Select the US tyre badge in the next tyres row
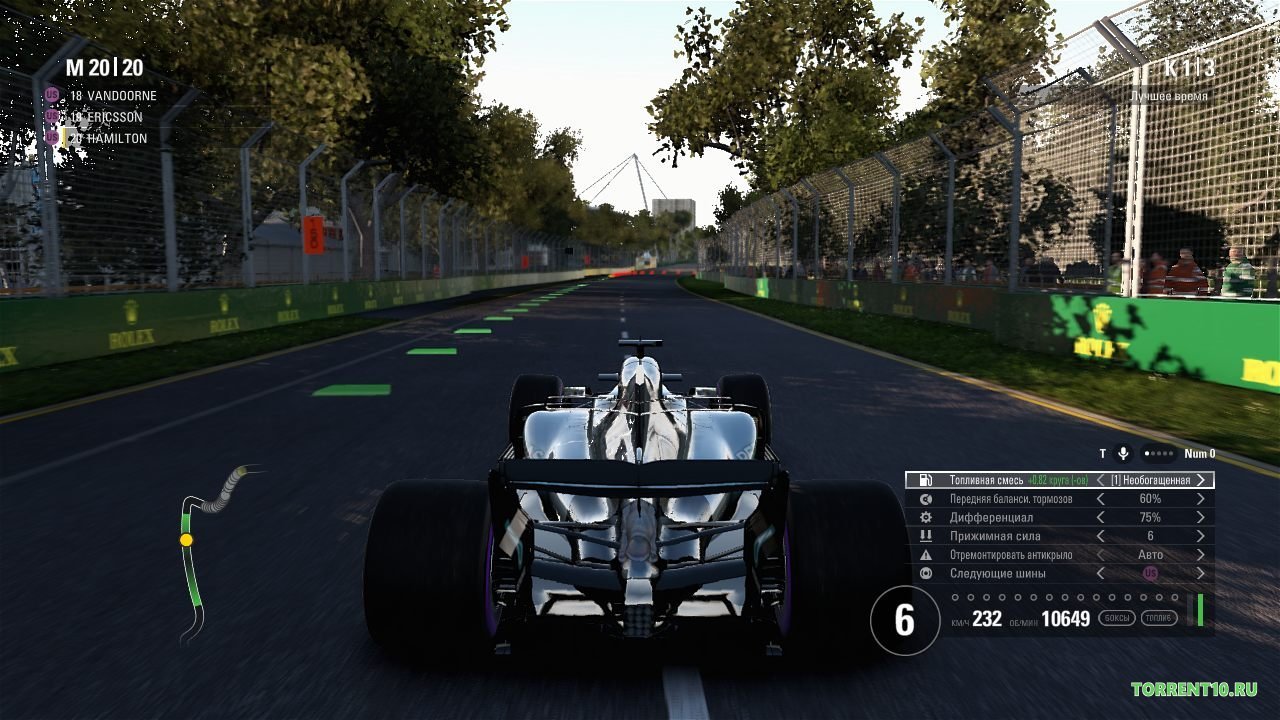Image resolution: width=1280 pixels, height=720 pixels. pyautogui.click(x=1151, y=573)
